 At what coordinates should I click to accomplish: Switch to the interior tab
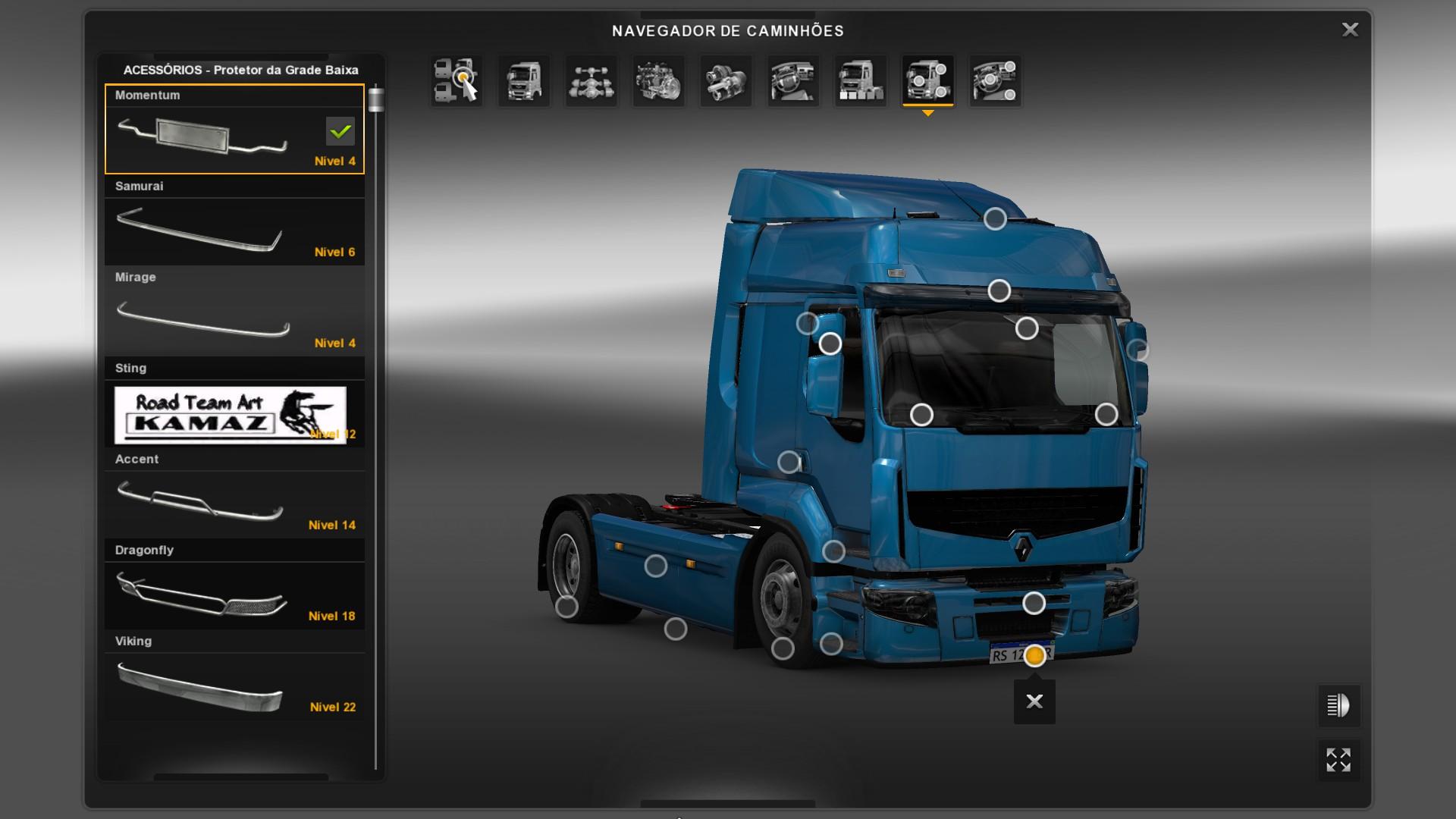click(x=793, y=80)
